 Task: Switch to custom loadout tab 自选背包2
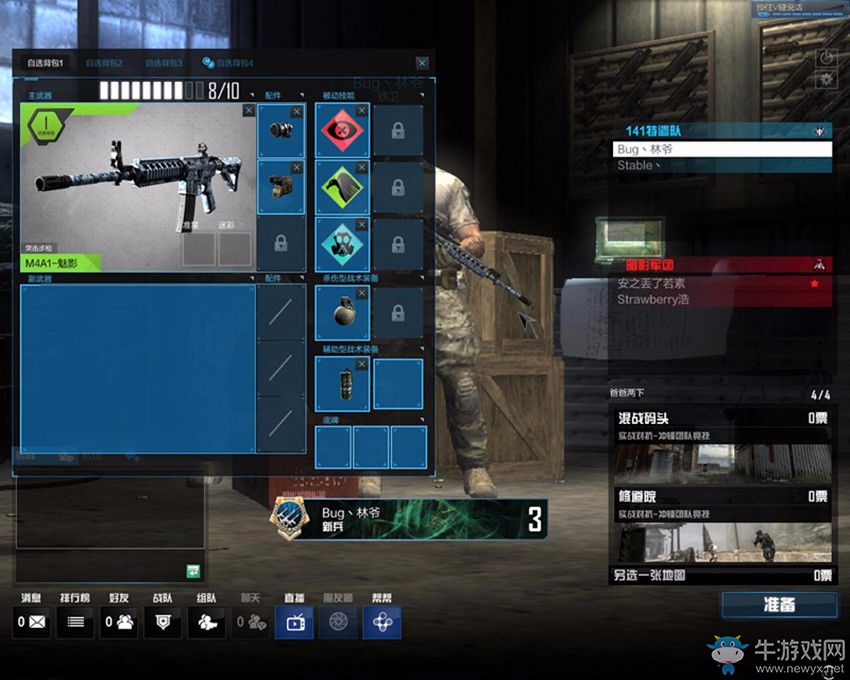[104, 63]
